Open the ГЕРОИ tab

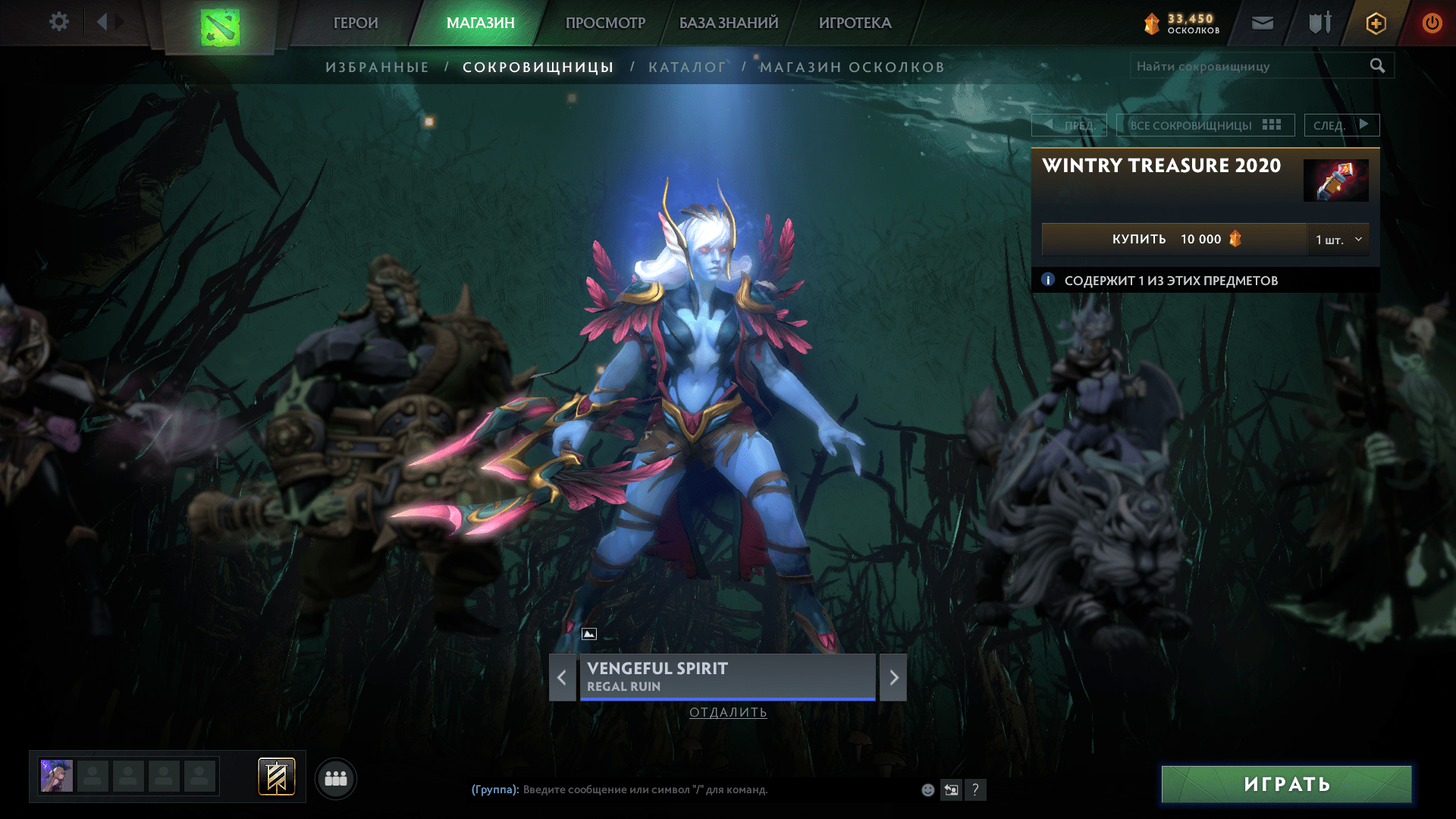(x=356, y=23)
